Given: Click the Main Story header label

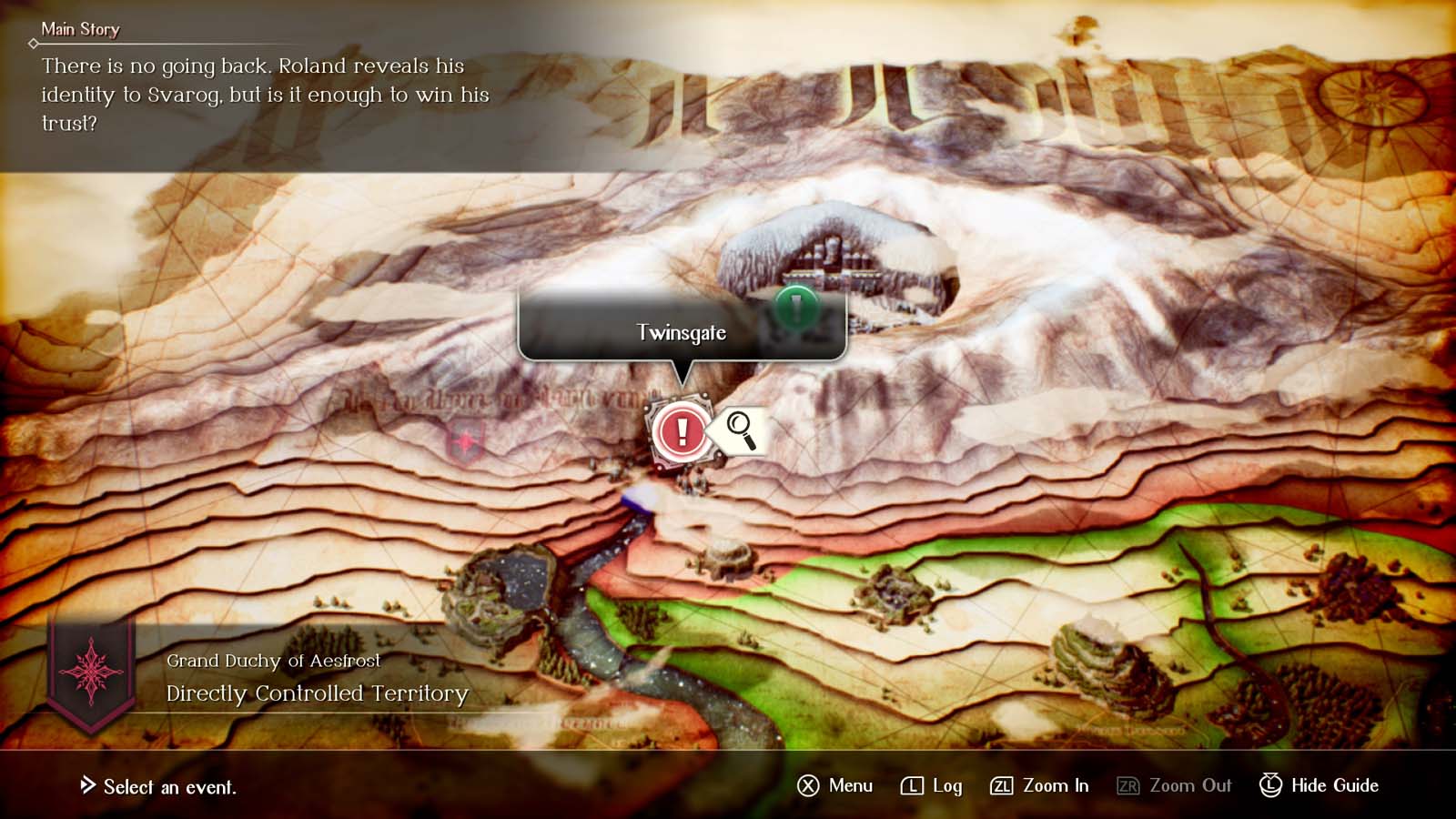Looking at the screenshot, I should (81, 29).
